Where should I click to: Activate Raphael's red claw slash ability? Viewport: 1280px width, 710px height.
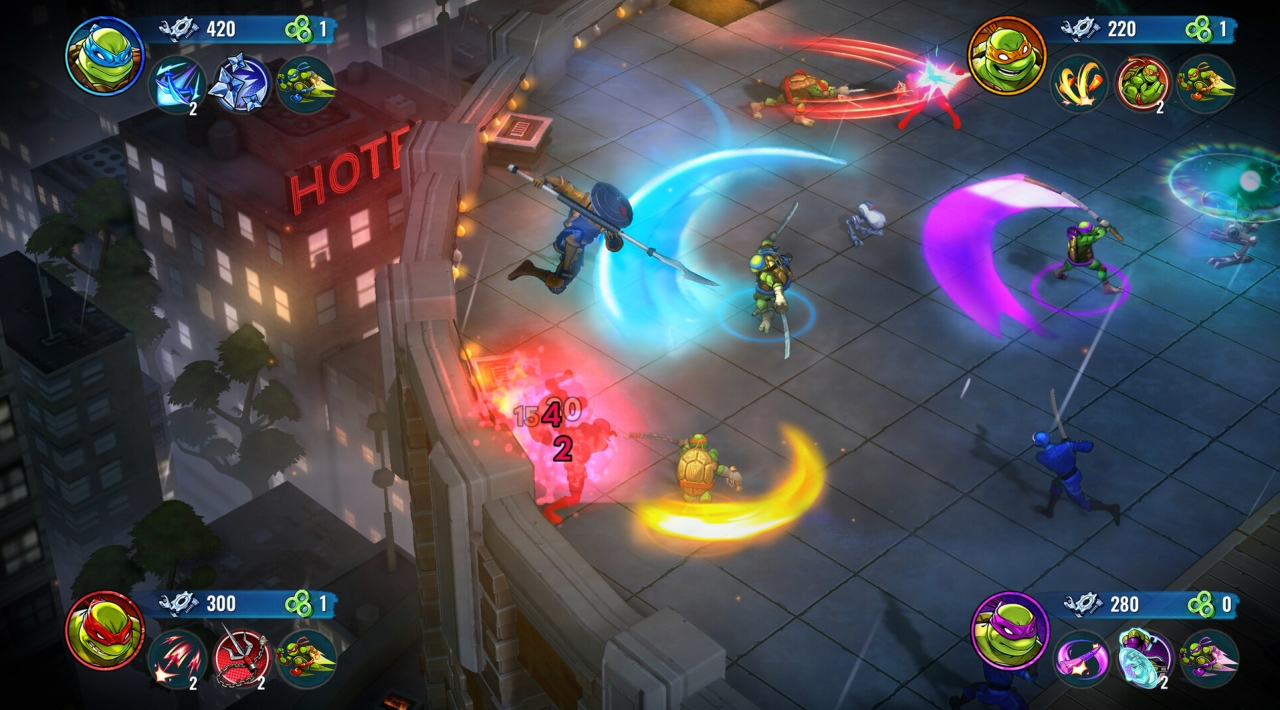click(x=178, y=659)
